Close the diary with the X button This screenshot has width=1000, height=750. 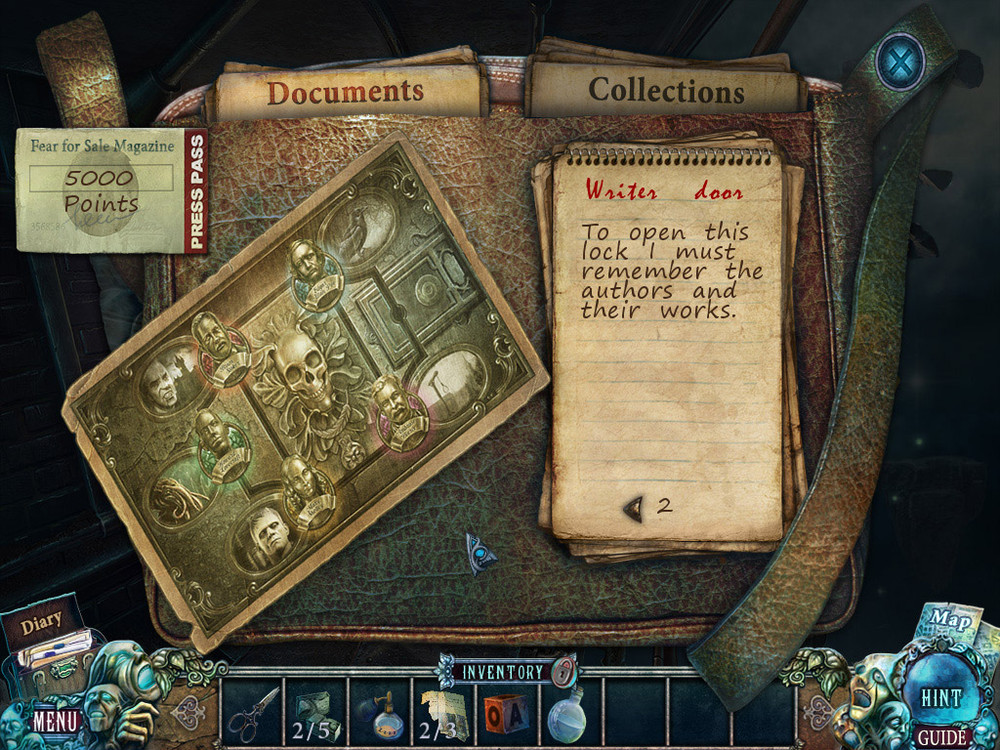[898, 62]
